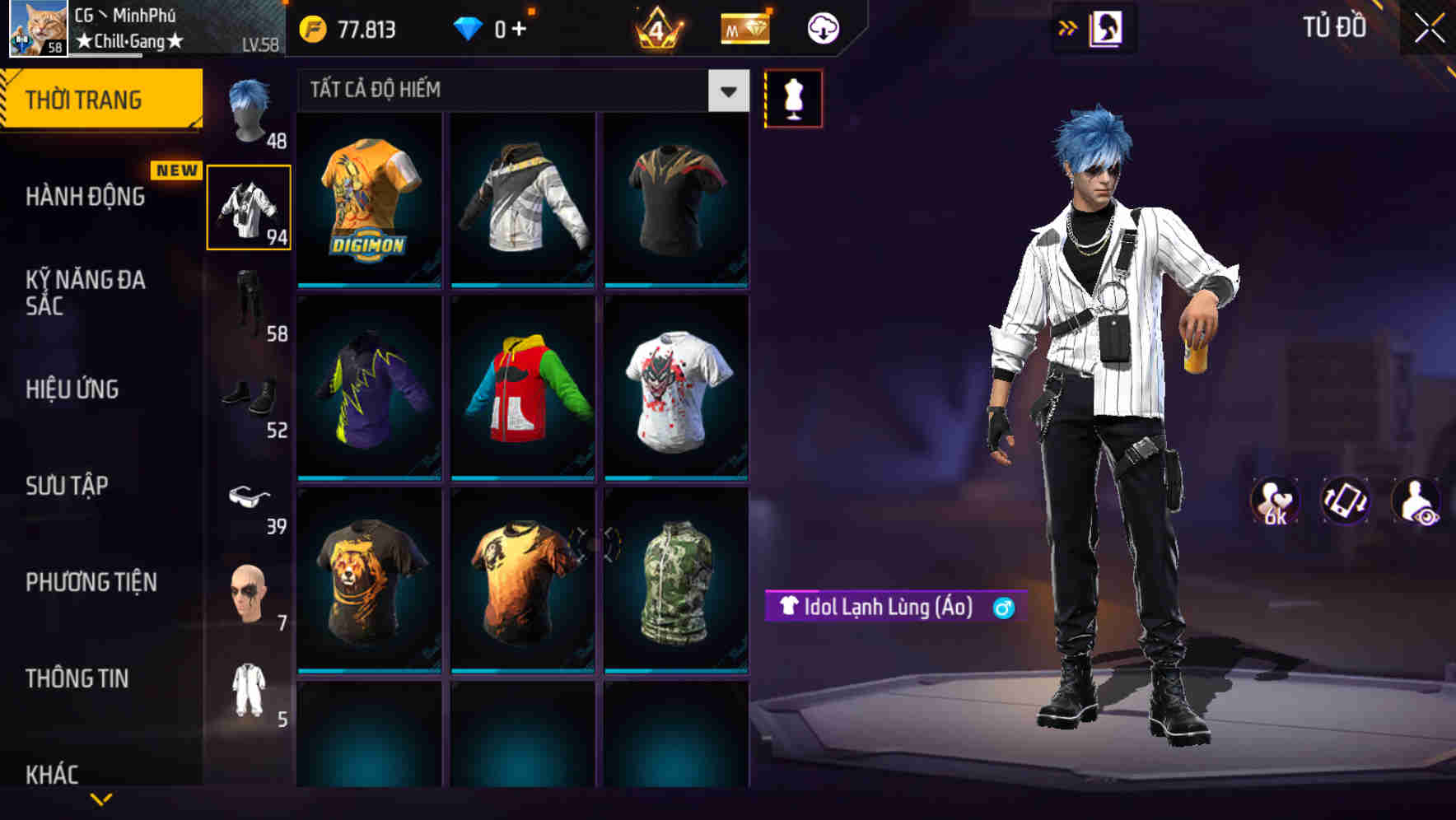Toggle the mannequin display mode

click(793, 97)
